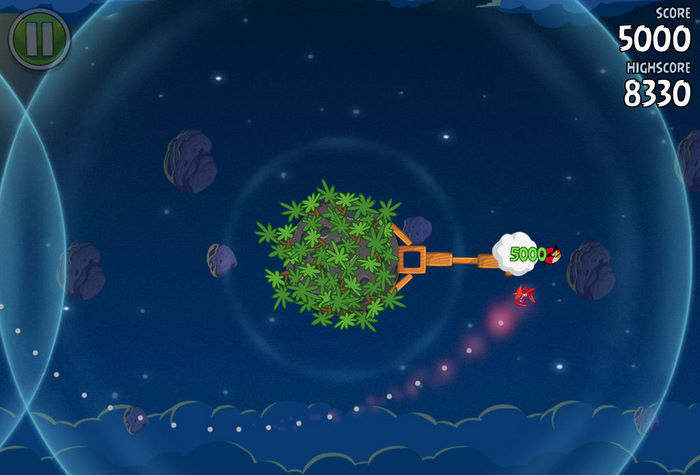Viewport: 700px width, 475px height.
Task: Pause the game with the round button
Action: tap(39, 39)
